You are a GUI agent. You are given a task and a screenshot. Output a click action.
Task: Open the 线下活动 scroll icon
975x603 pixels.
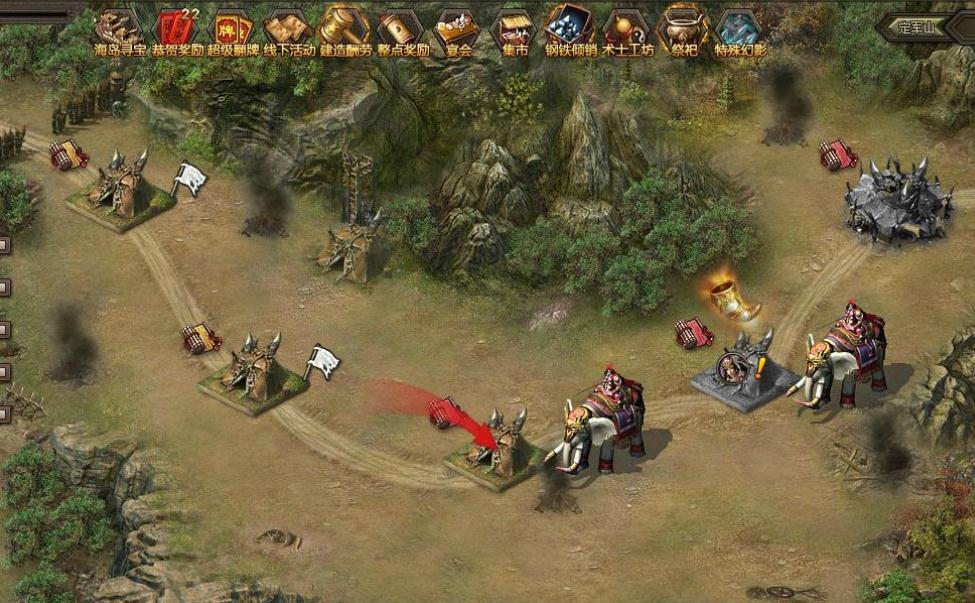(289, 30)
